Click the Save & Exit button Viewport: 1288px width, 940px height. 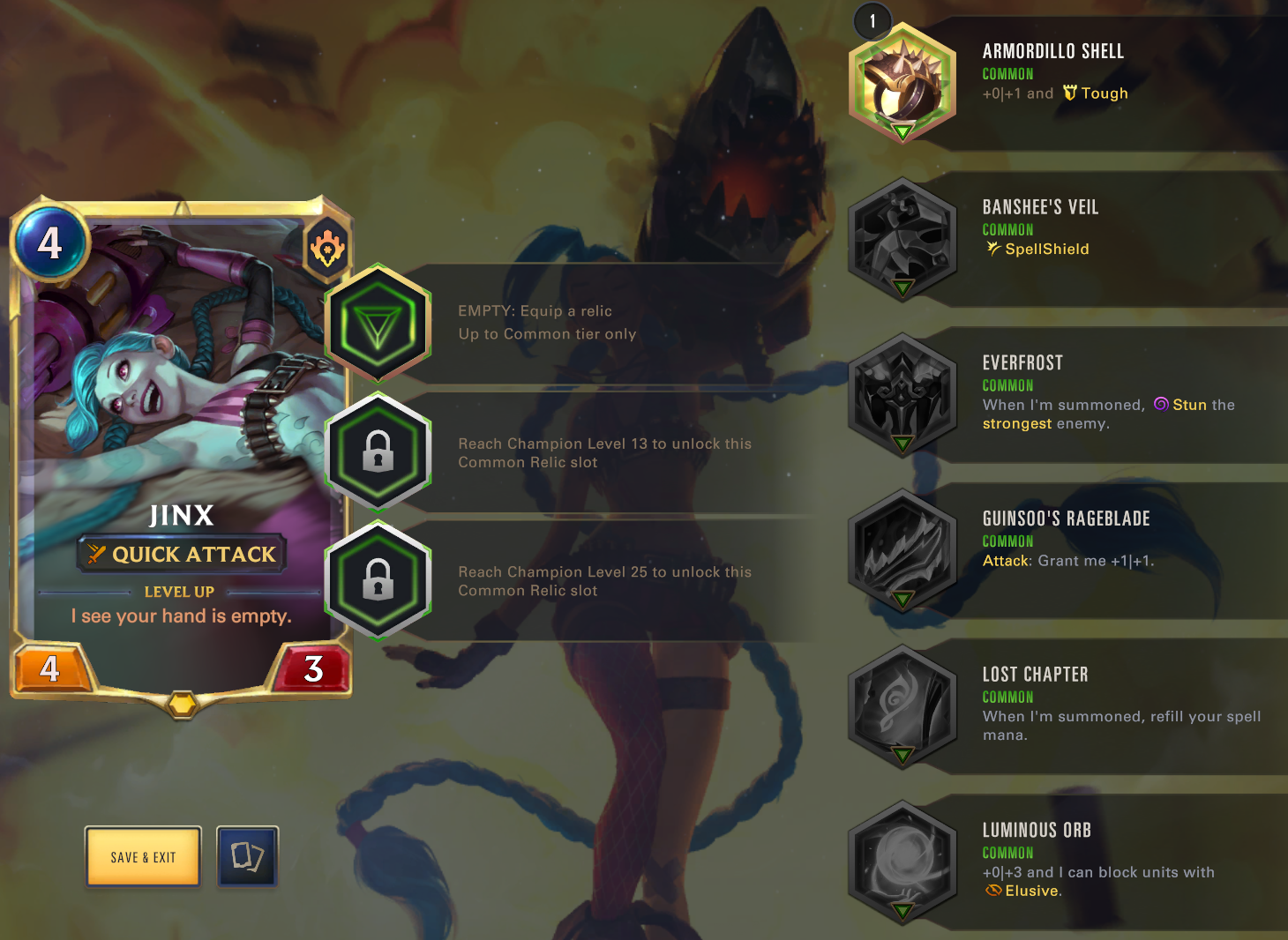(143, 856)
